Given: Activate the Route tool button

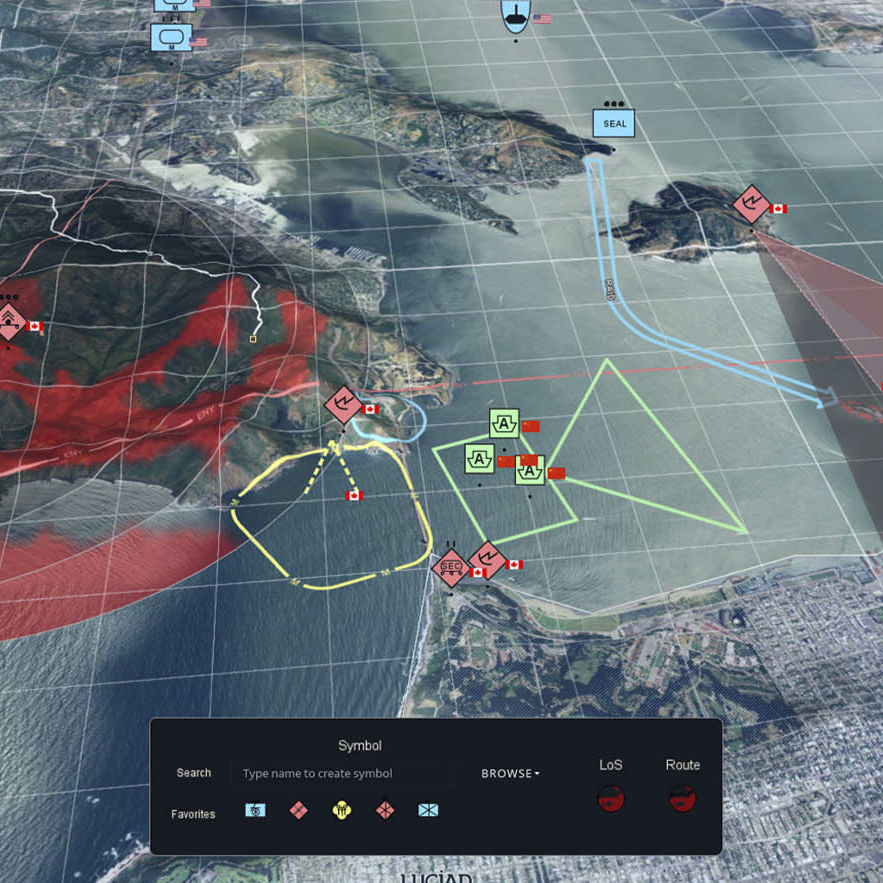Looking at the screenshot, I should pos(683,798).
